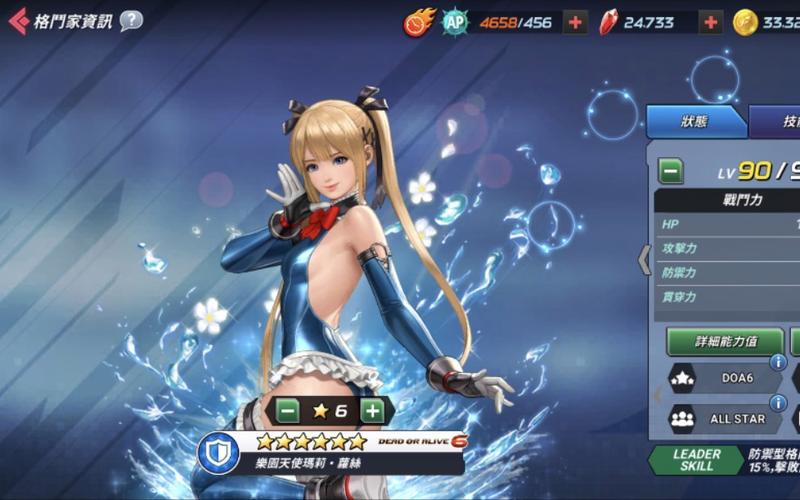Decrease star rank with the minus button
The width and height of the screenshot is (800, 500).
[x=288, y=410]
